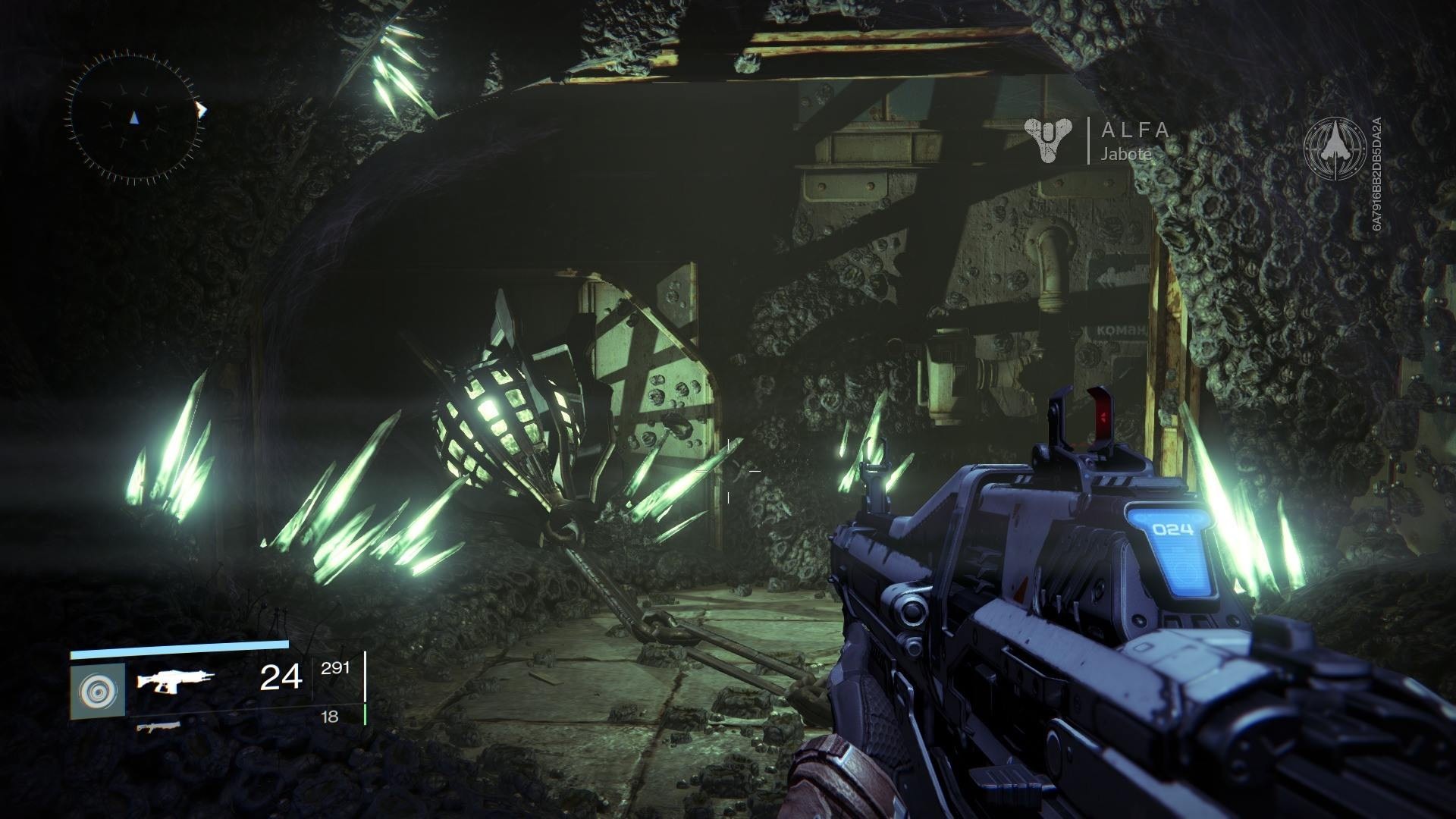1456x819 pixels.
Task: Click the Destiny ALFA tricorn logo
Action: 1050,140
